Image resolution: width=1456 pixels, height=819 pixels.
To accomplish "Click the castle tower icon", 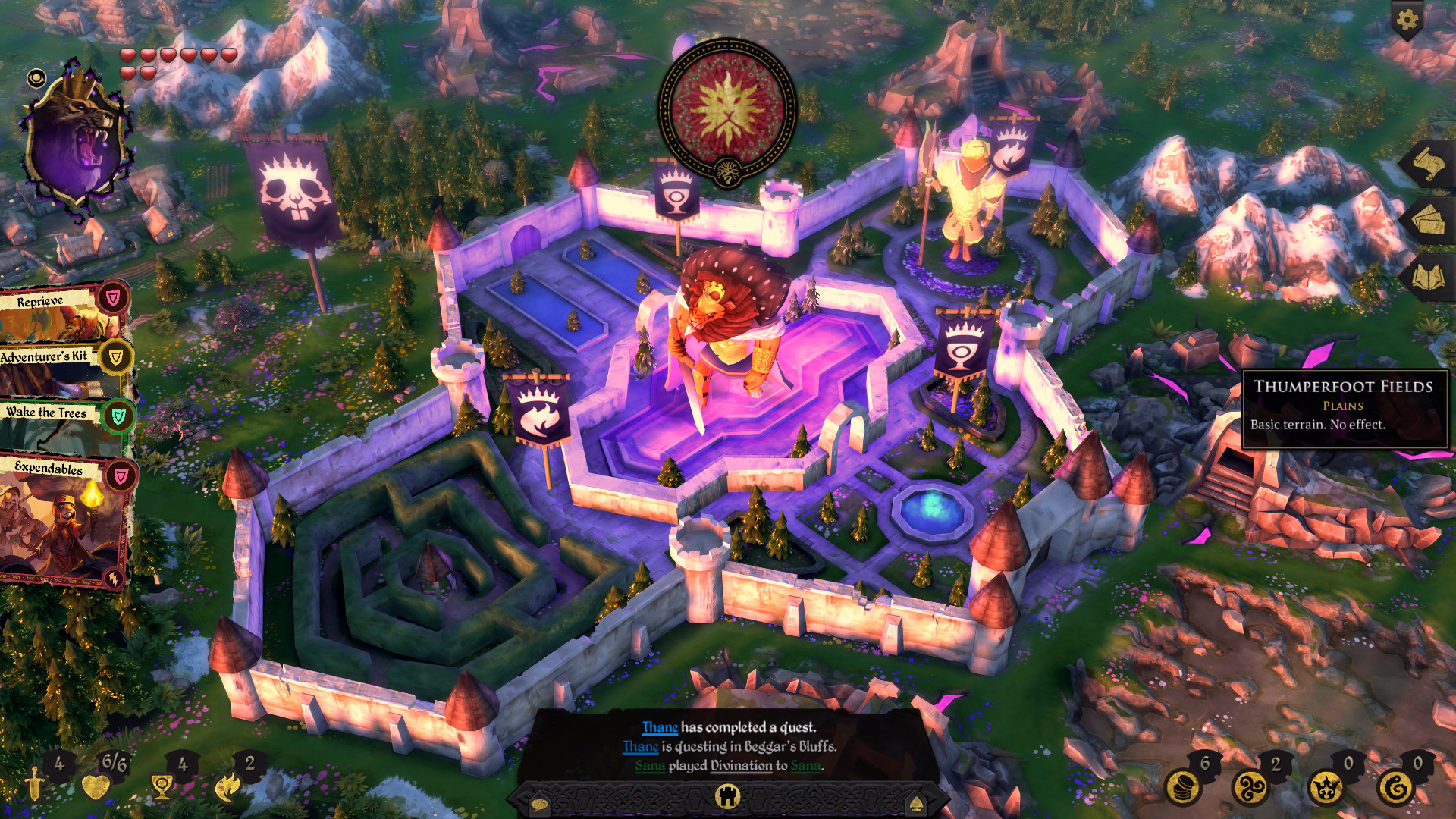I will point(727,796).
